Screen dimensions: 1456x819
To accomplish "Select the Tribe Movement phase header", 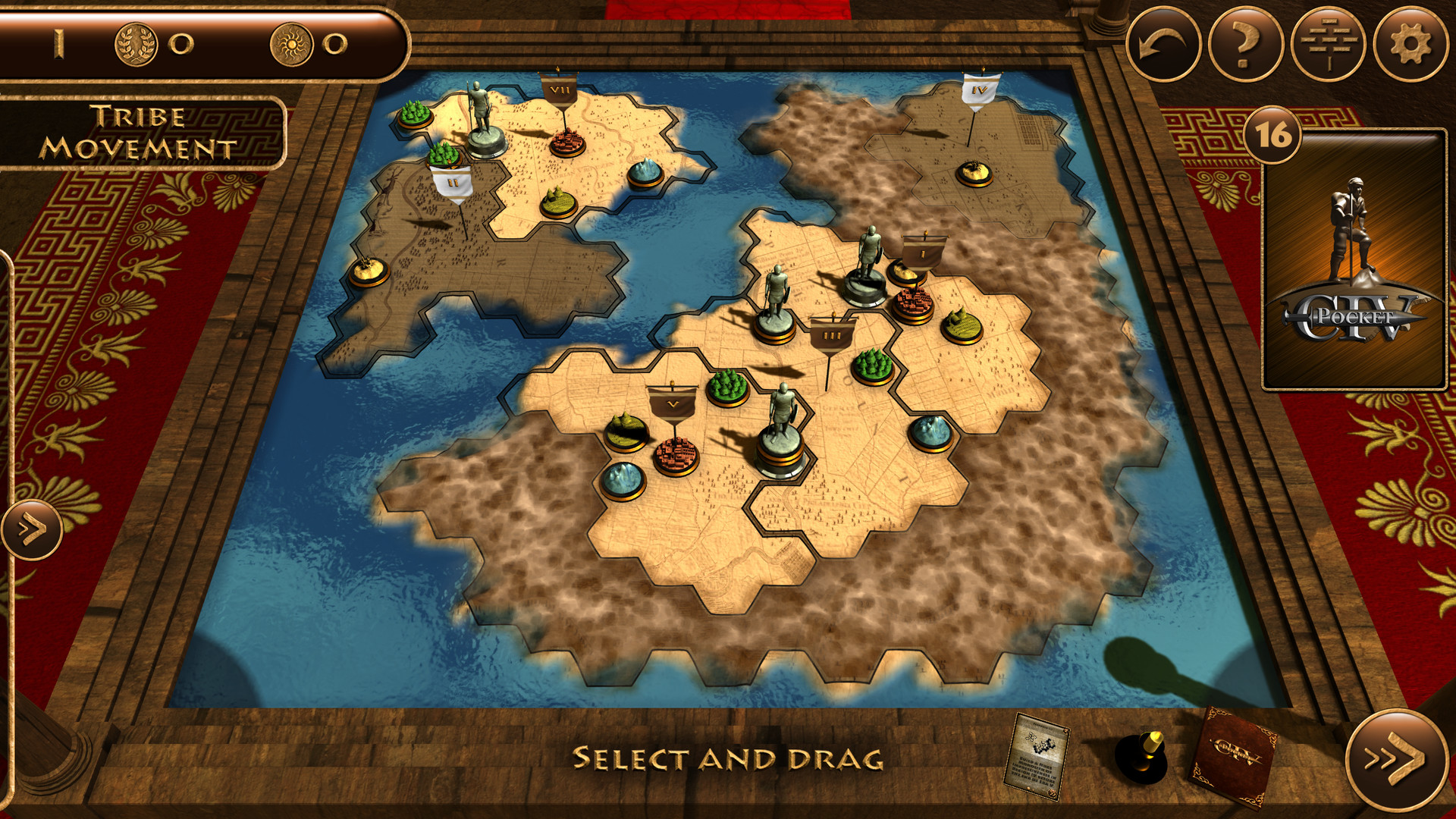I will click(x=140, y=130).
